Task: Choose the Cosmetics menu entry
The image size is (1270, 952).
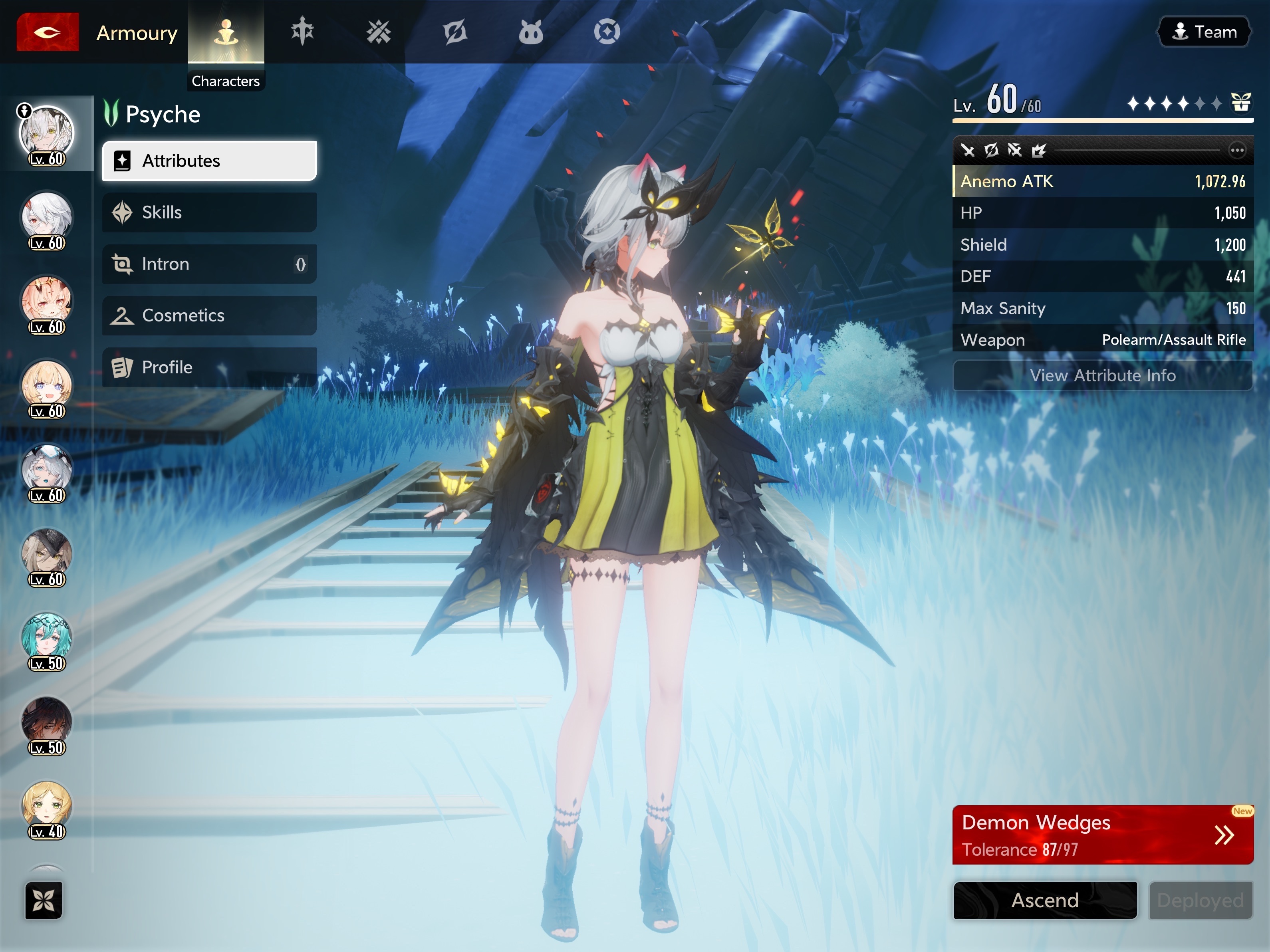Action: click(209, 315)
